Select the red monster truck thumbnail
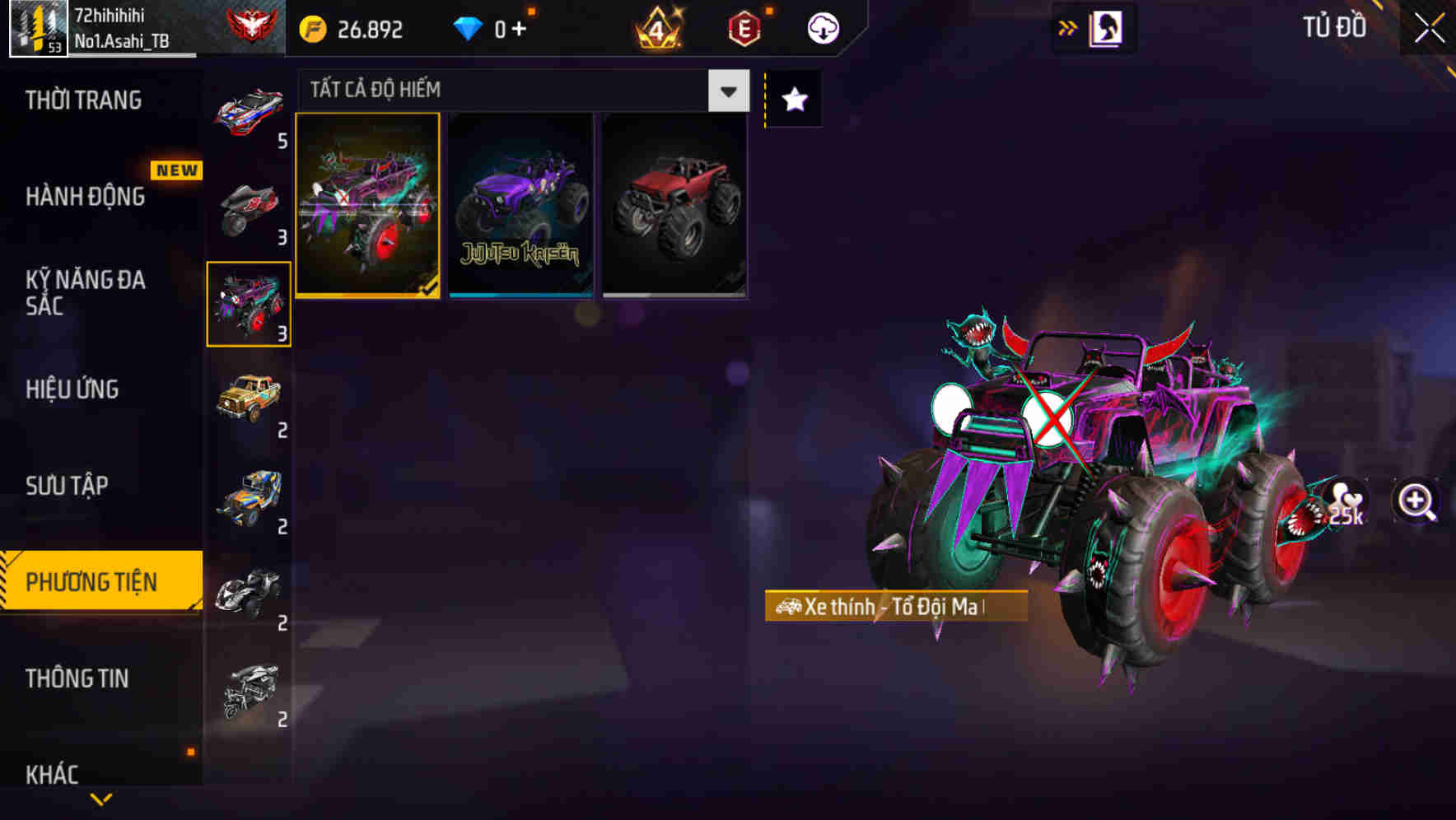The image size is (1456, 820). (x=675, y=204)
